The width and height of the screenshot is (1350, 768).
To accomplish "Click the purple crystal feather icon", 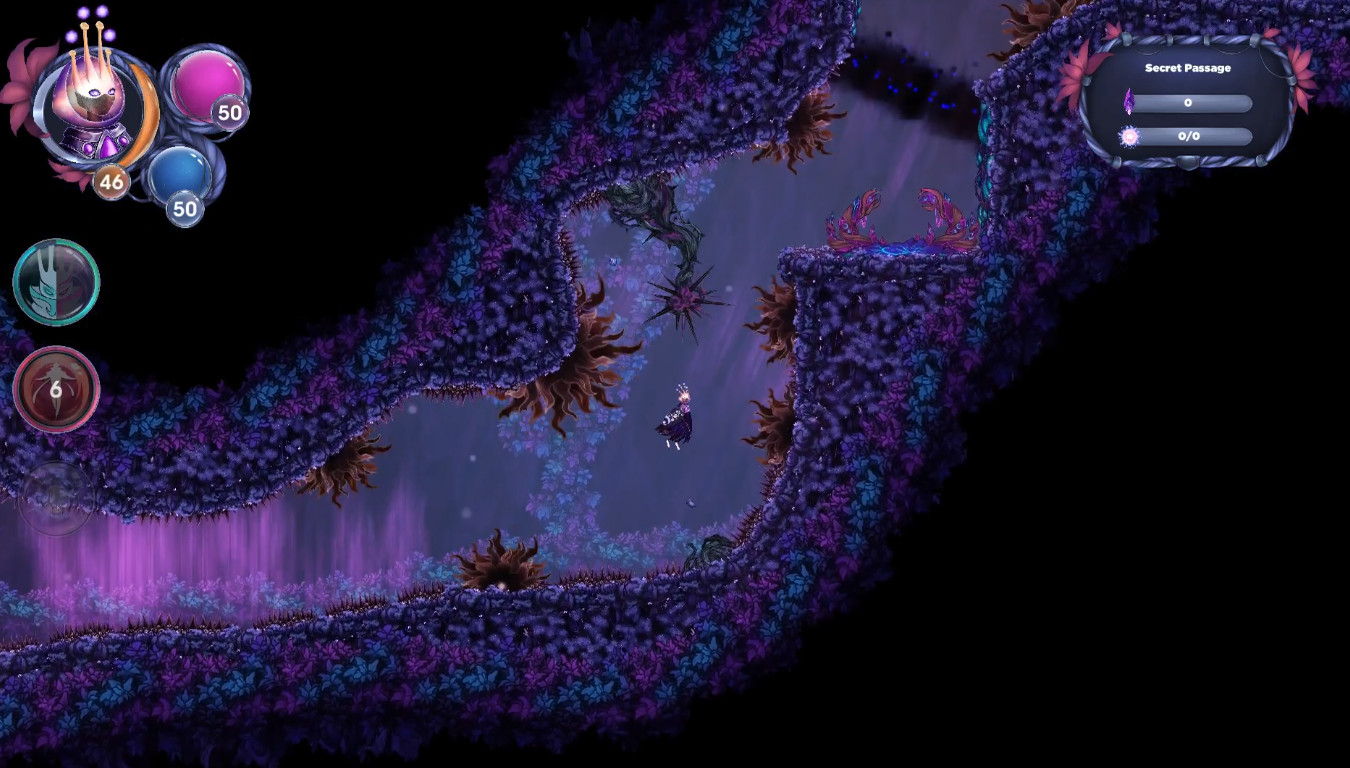I will point(1129,103).
